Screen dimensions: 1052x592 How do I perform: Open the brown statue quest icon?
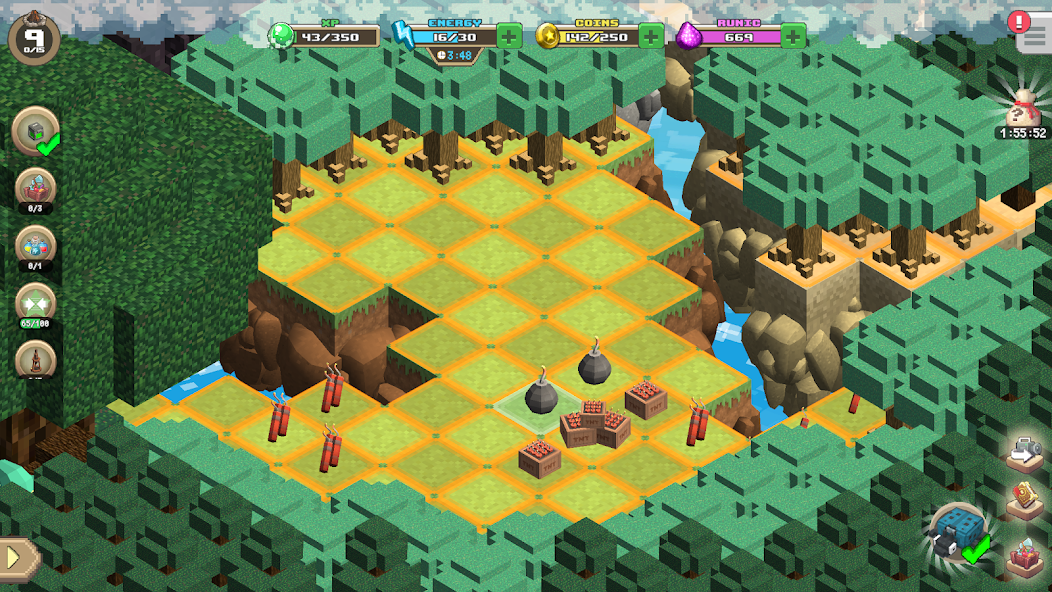click(x=37, y=360)
